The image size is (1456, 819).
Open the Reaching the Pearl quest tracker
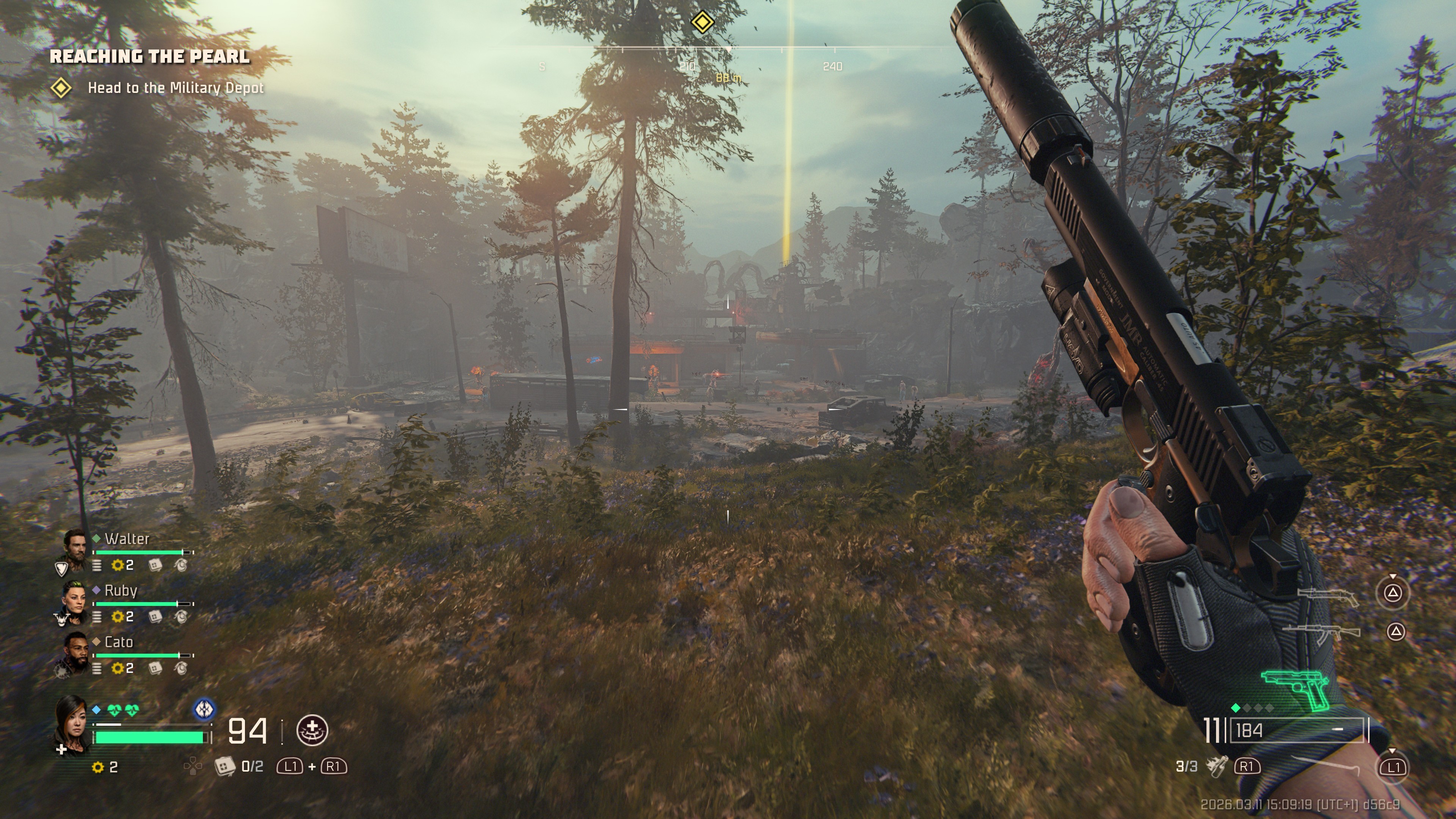(150, 56)
